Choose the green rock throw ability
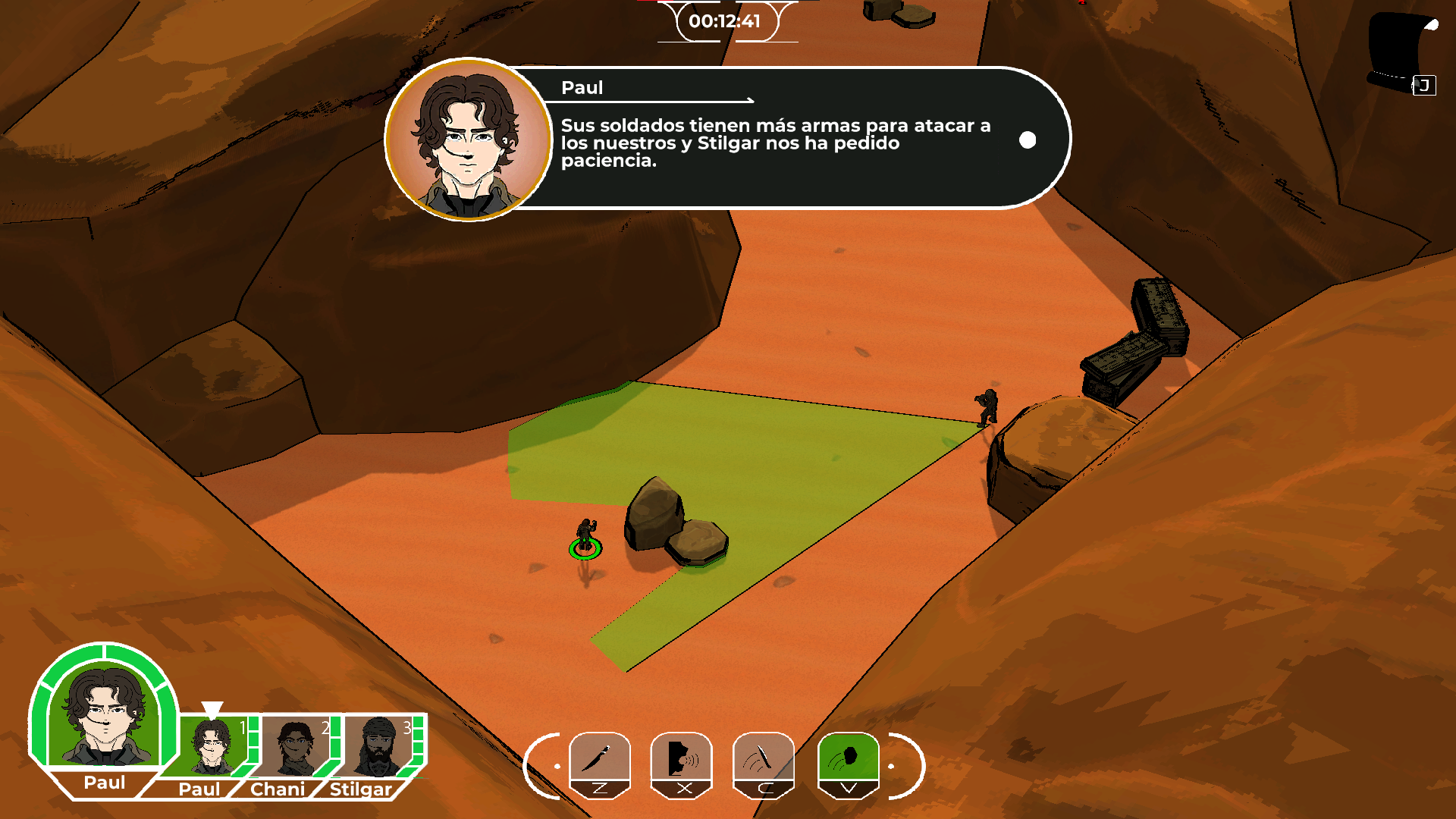Screen dimensions: 1456x819 click(848, 758)
